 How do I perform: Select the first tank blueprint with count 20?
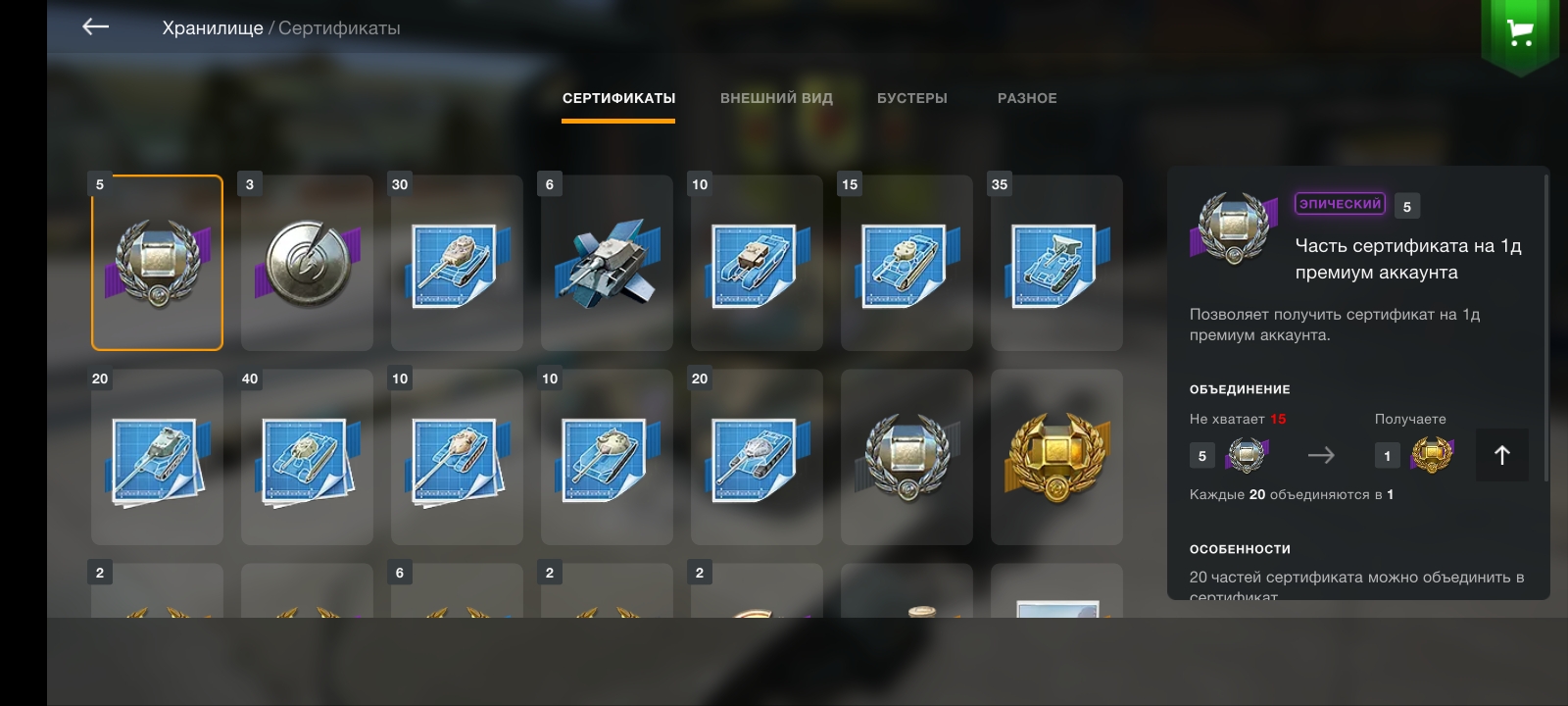(x=157, y=457)
